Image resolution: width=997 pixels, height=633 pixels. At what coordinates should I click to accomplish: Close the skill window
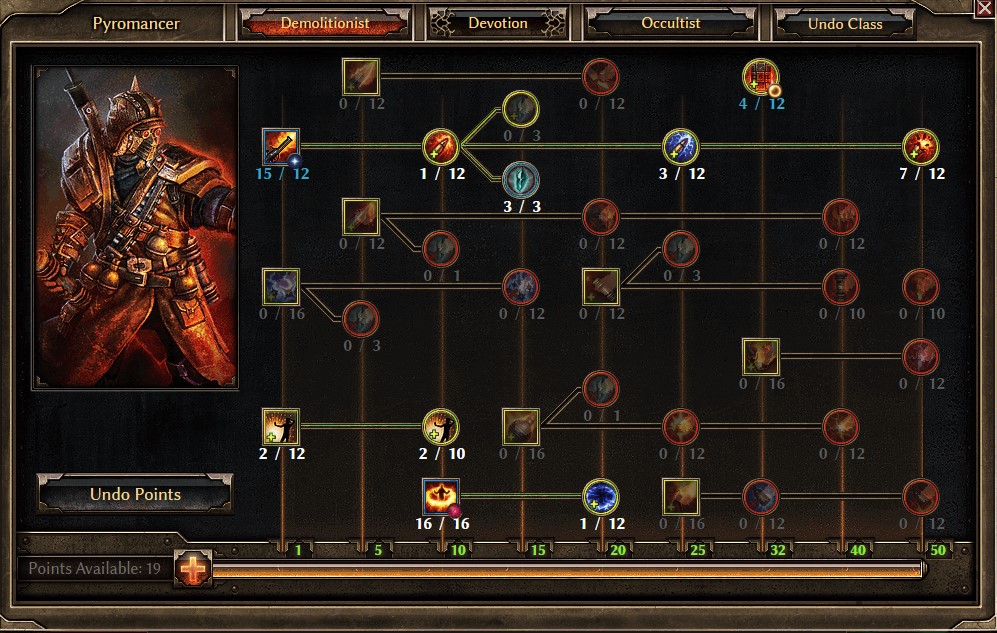click(x=983, y=8)
